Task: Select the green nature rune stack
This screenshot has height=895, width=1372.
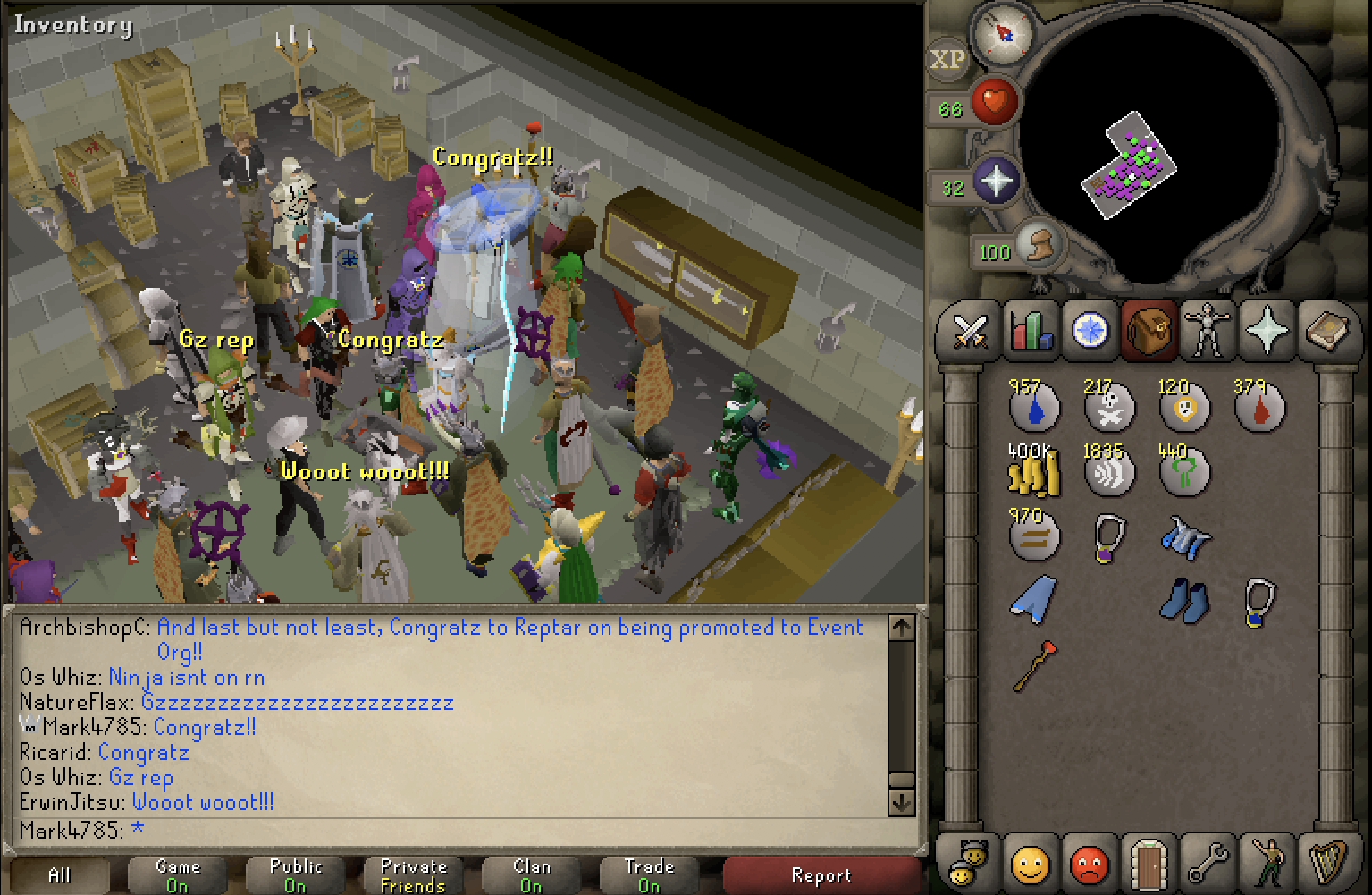Action: tap(1183, 470)
